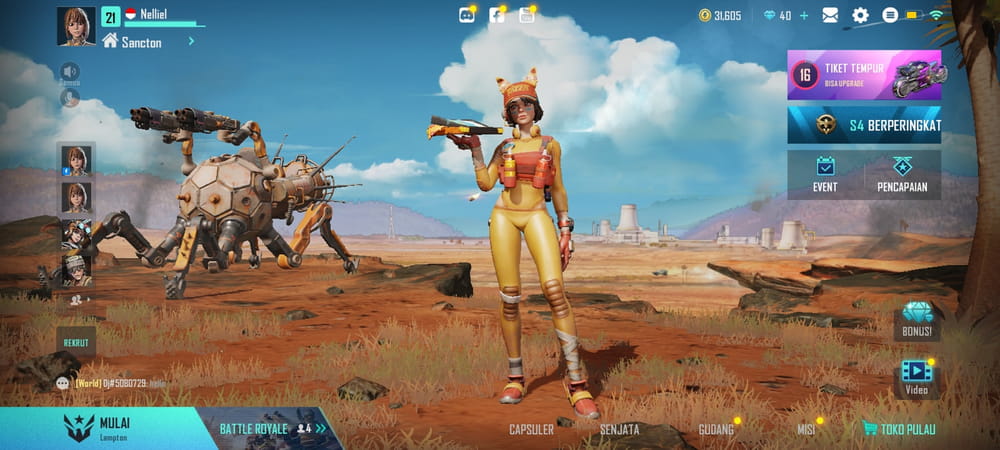Open the Discord link icon
Viewport: 1000px width, 450px height.
click(x=467, y=15)
